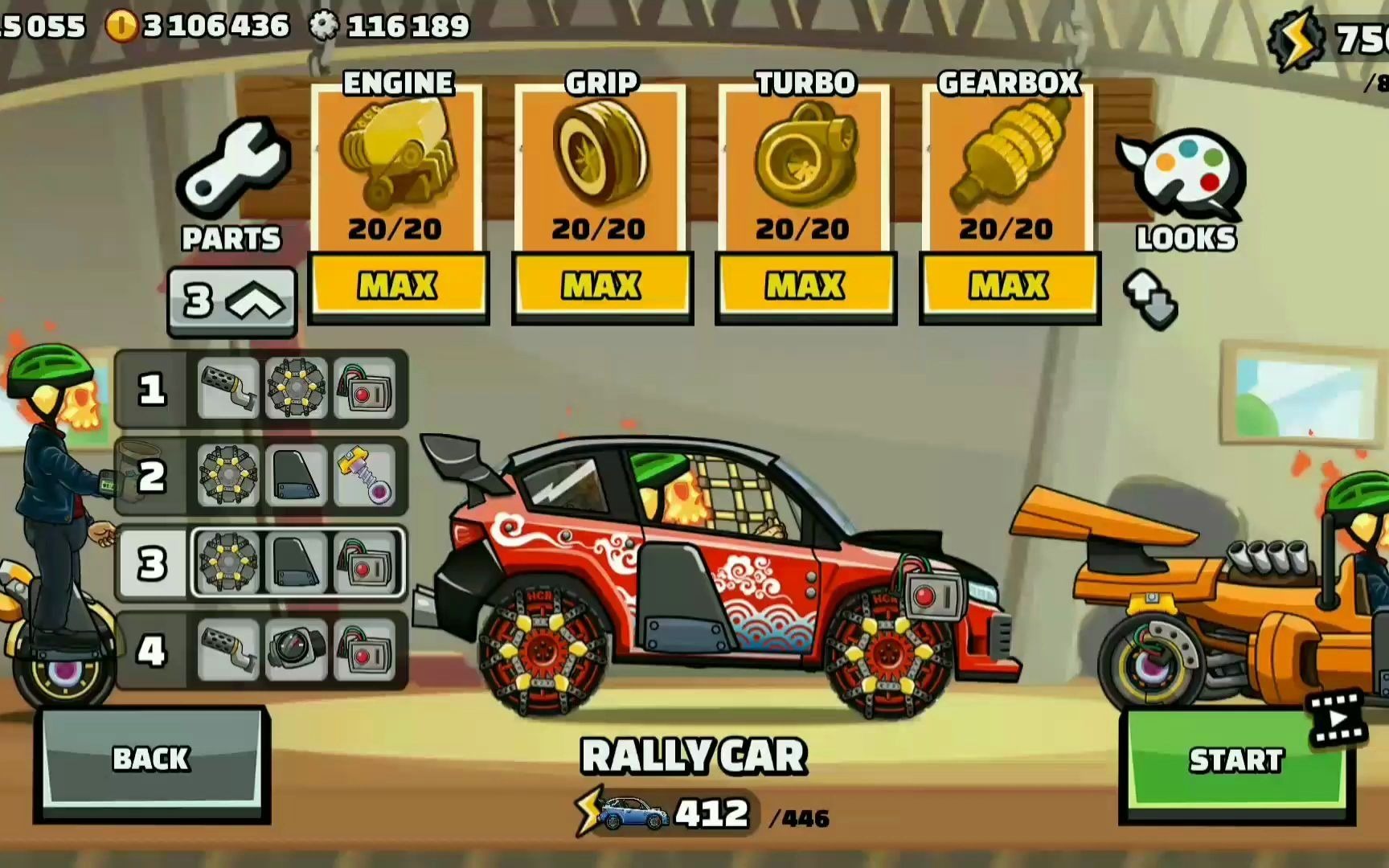Image resolution: width=1389 pixels, height=868 pixels.
Task: Click the MAX button under Grip
Action: (x=601, y=285)
